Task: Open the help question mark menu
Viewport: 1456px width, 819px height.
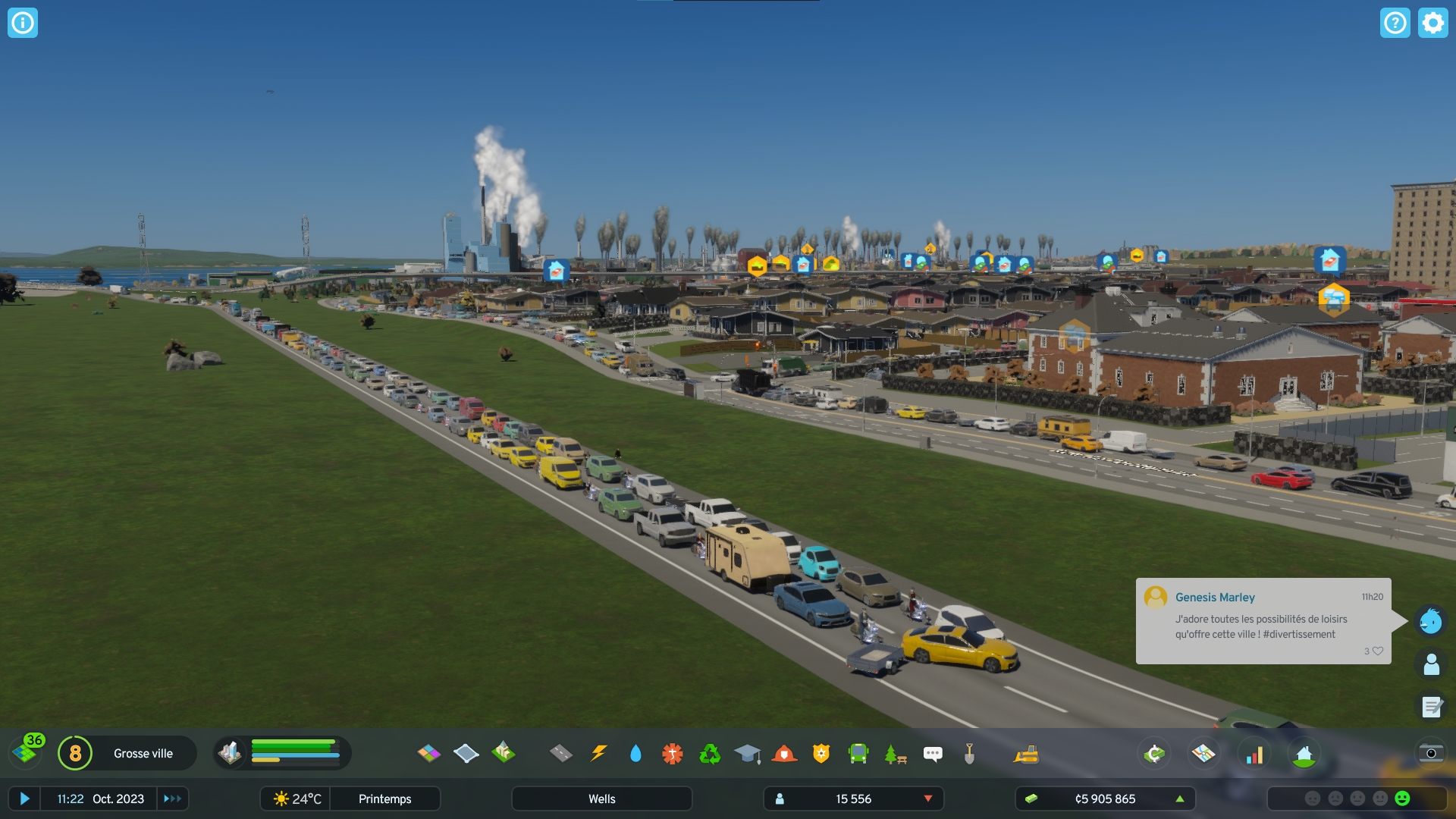Action: point(1395,23)
